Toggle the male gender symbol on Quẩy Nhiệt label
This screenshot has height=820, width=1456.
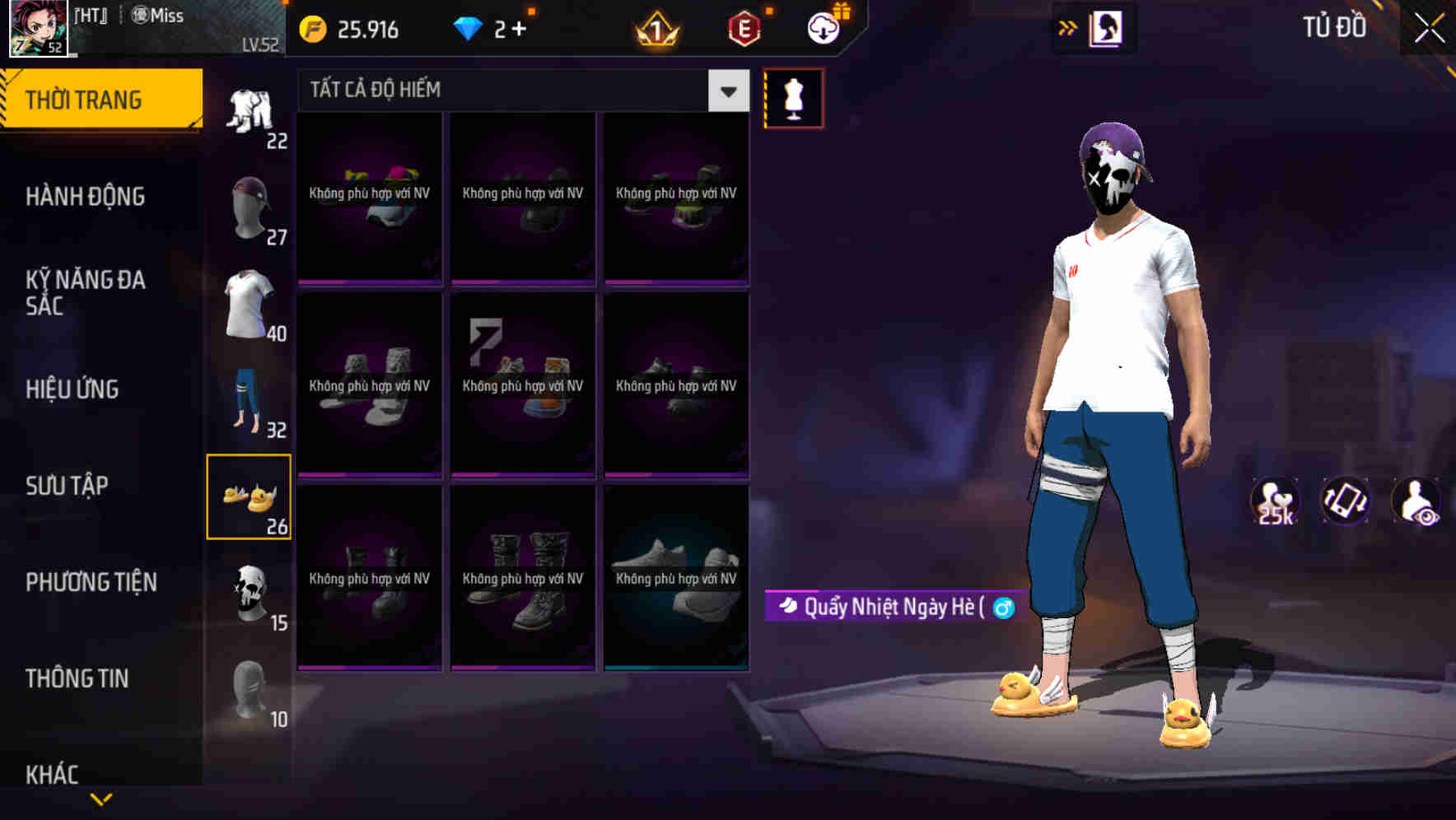(x=1001, y=606)
